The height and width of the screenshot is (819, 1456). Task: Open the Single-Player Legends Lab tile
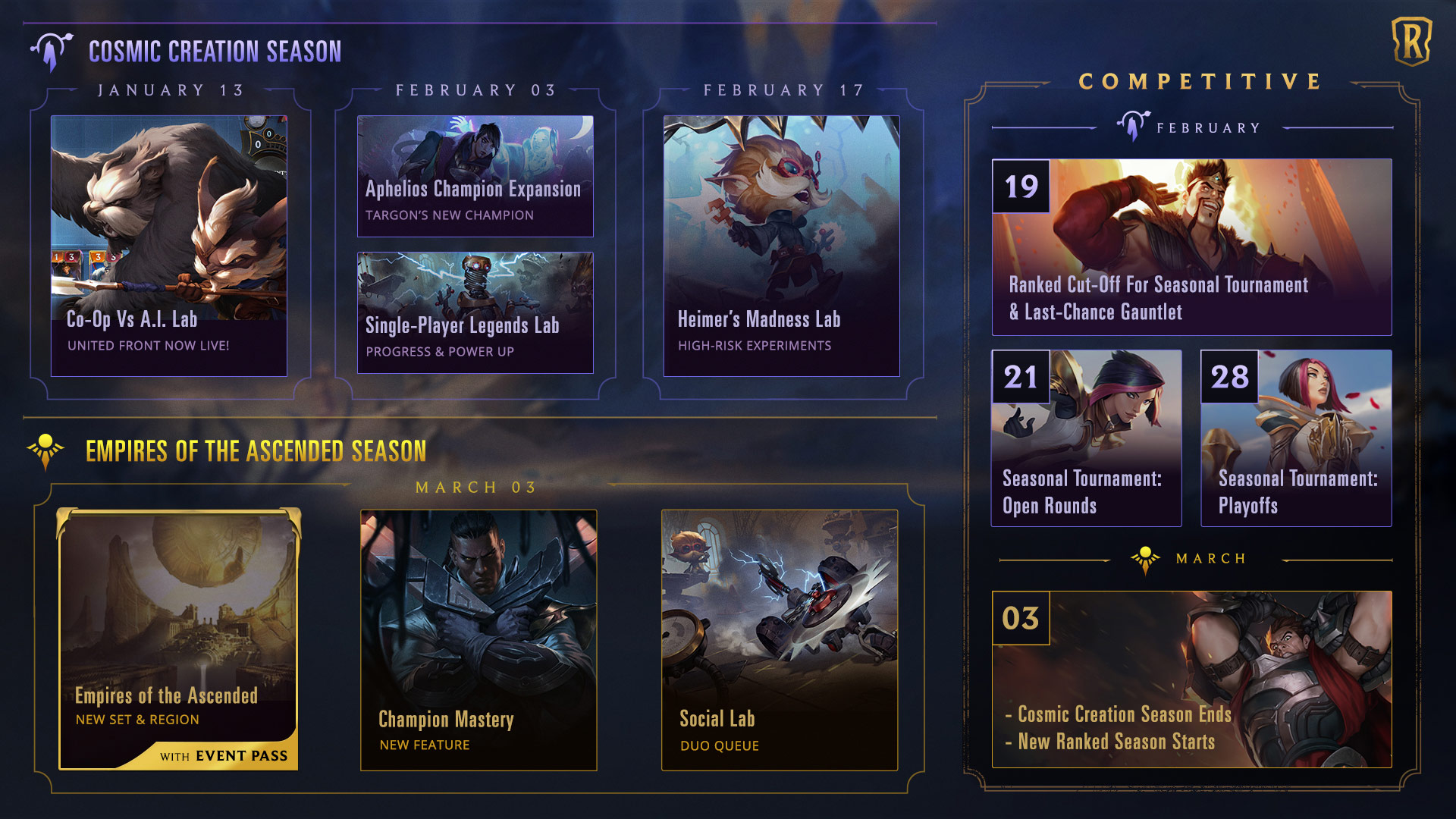475,312
